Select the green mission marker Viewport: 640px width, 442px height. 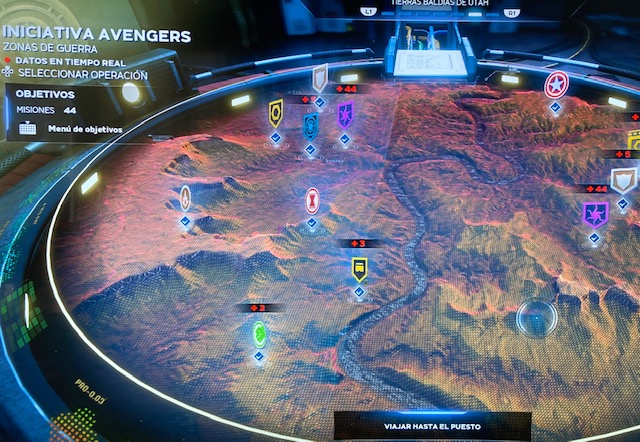[259, 333]
